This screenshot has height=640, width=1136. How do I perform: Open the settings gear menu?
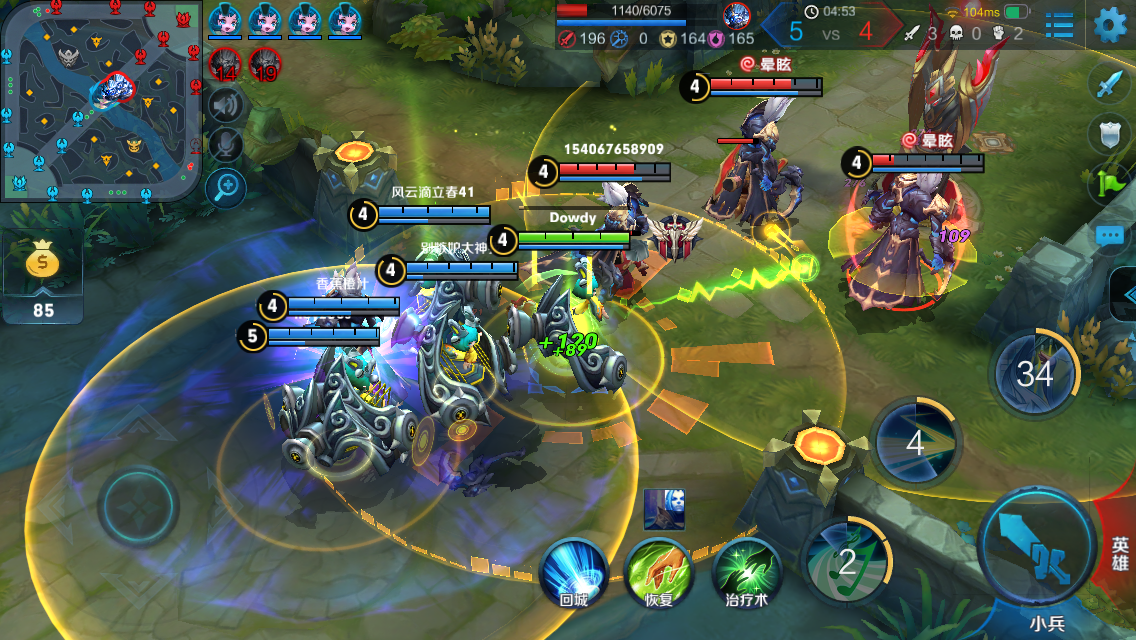click(x=1109, y=25)
